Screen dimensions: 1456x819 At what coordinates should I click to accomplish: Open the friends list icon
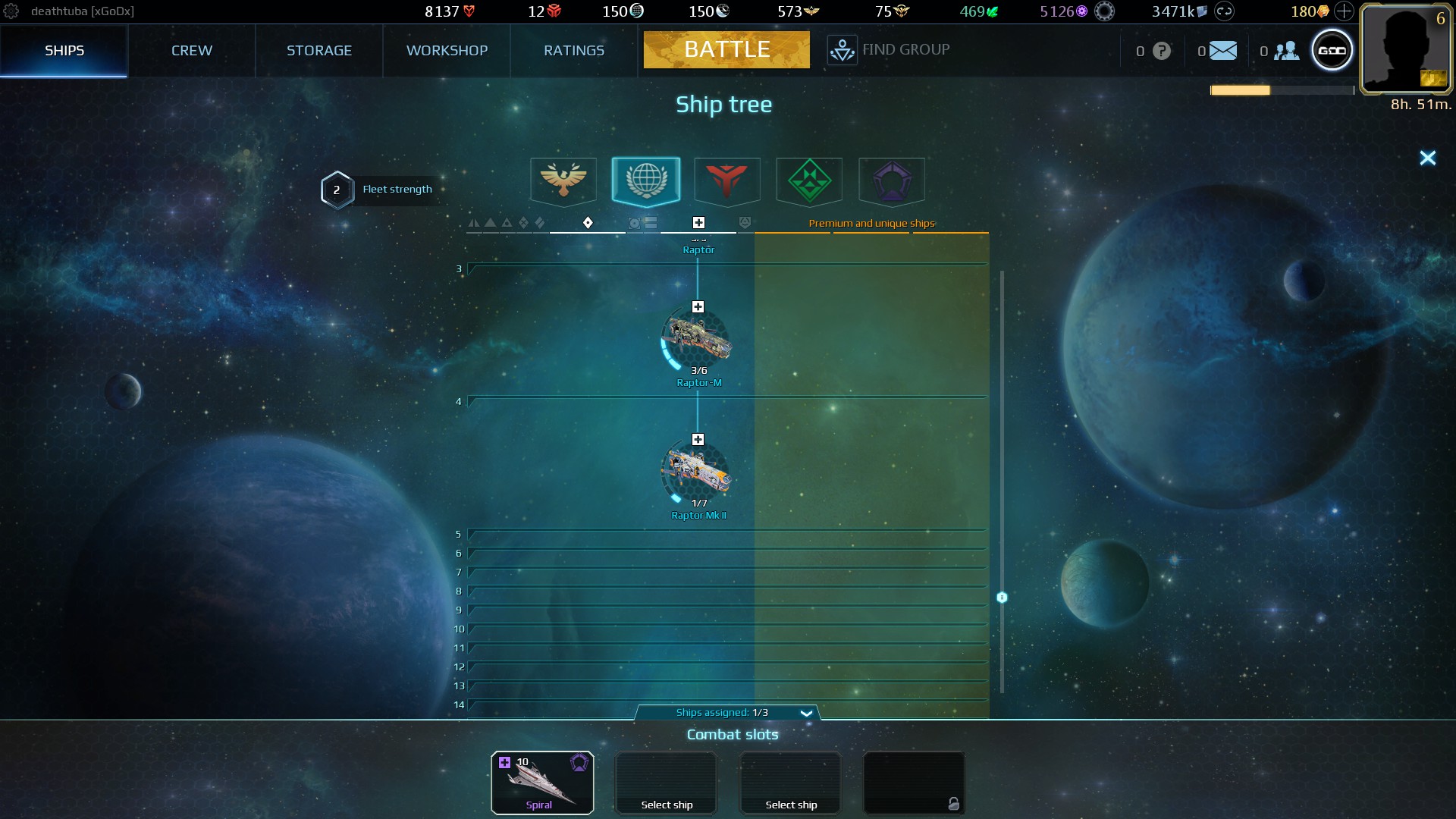point(1286,51)
